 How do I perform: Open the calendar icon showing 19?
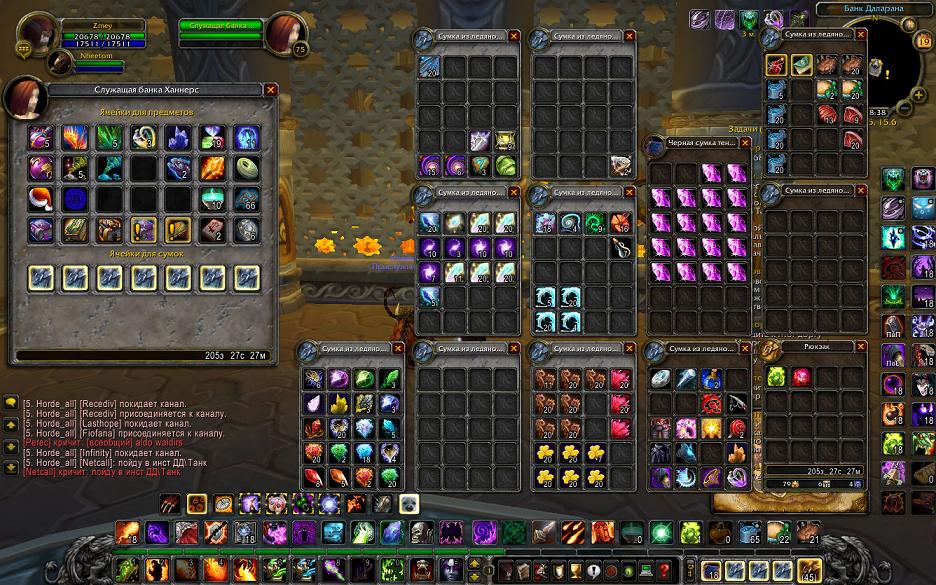pos(925,42)
